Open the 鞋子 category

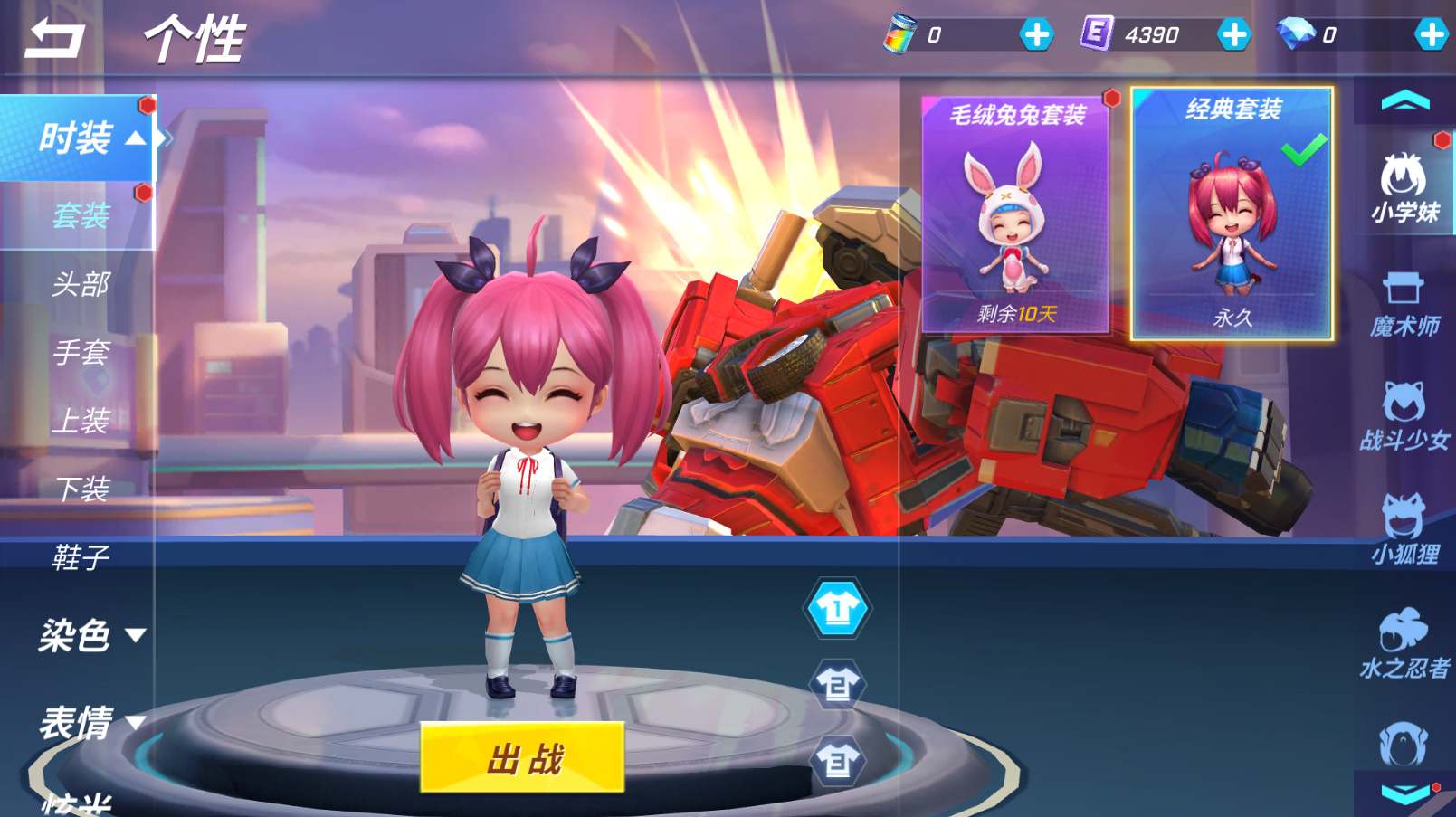(81, 556)
